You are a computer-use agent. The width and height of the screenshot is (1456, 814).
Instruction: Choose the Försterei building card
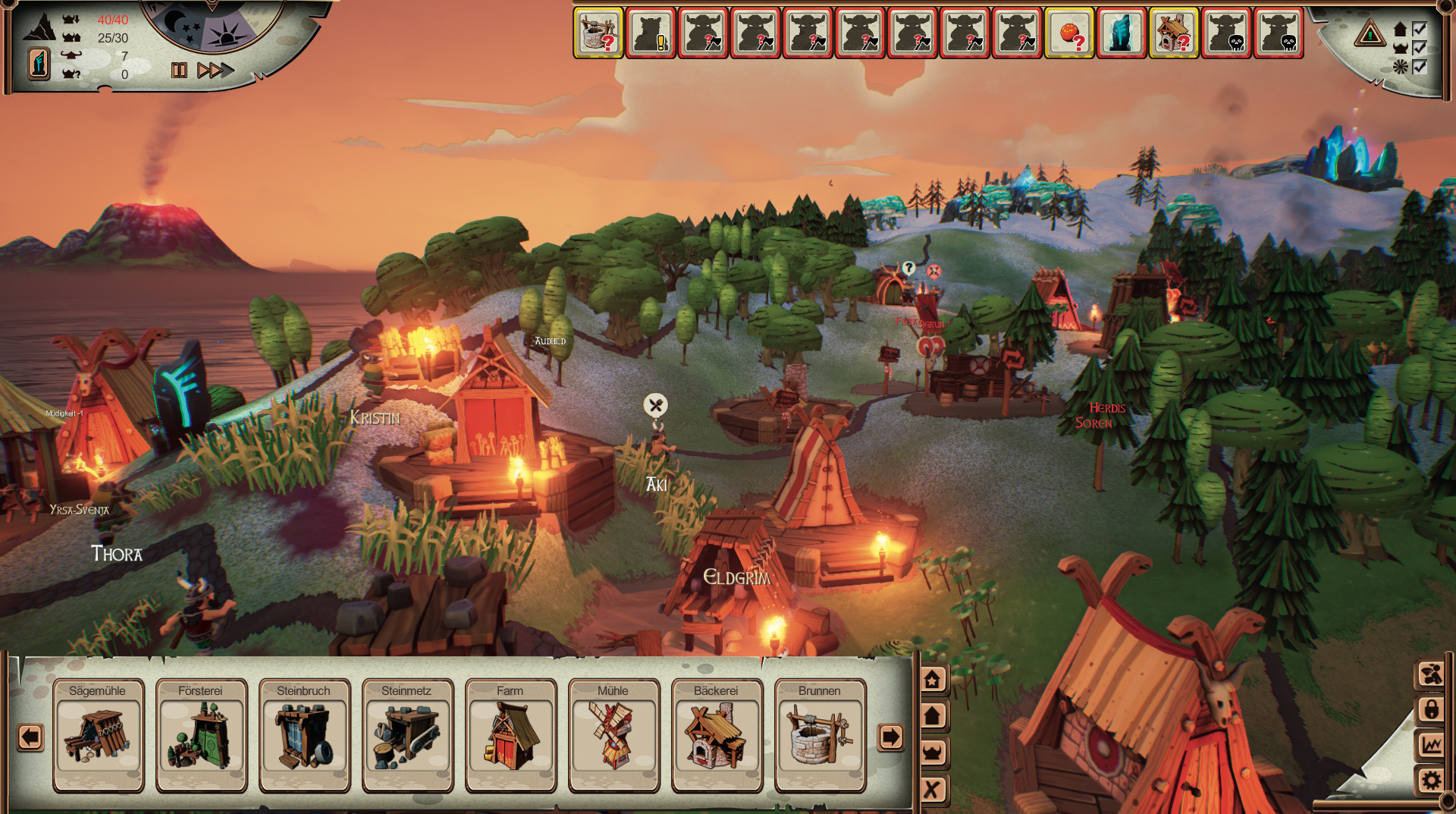coord(201,734)
